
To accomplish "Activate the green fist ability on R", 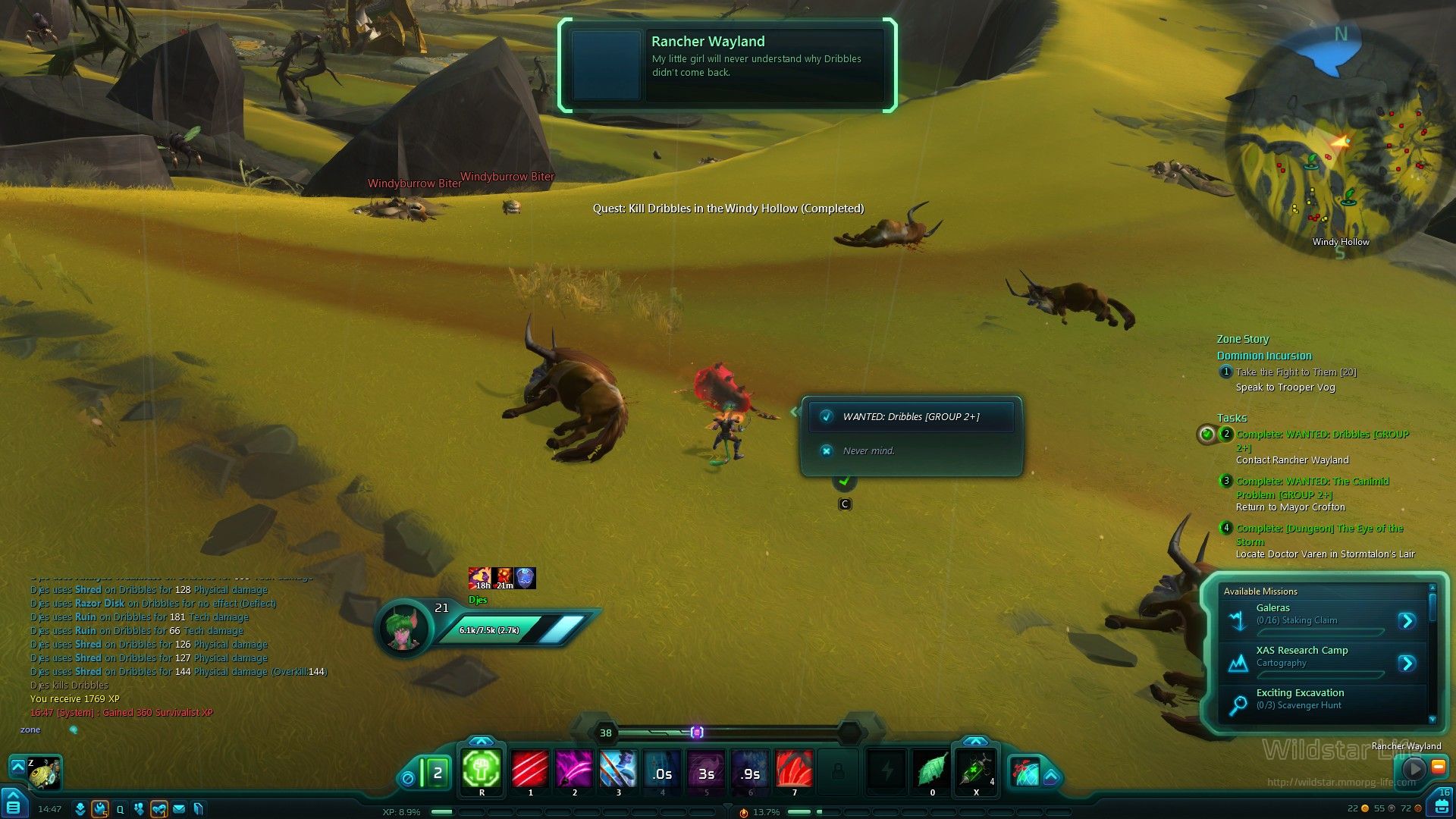I will [482, 770].
